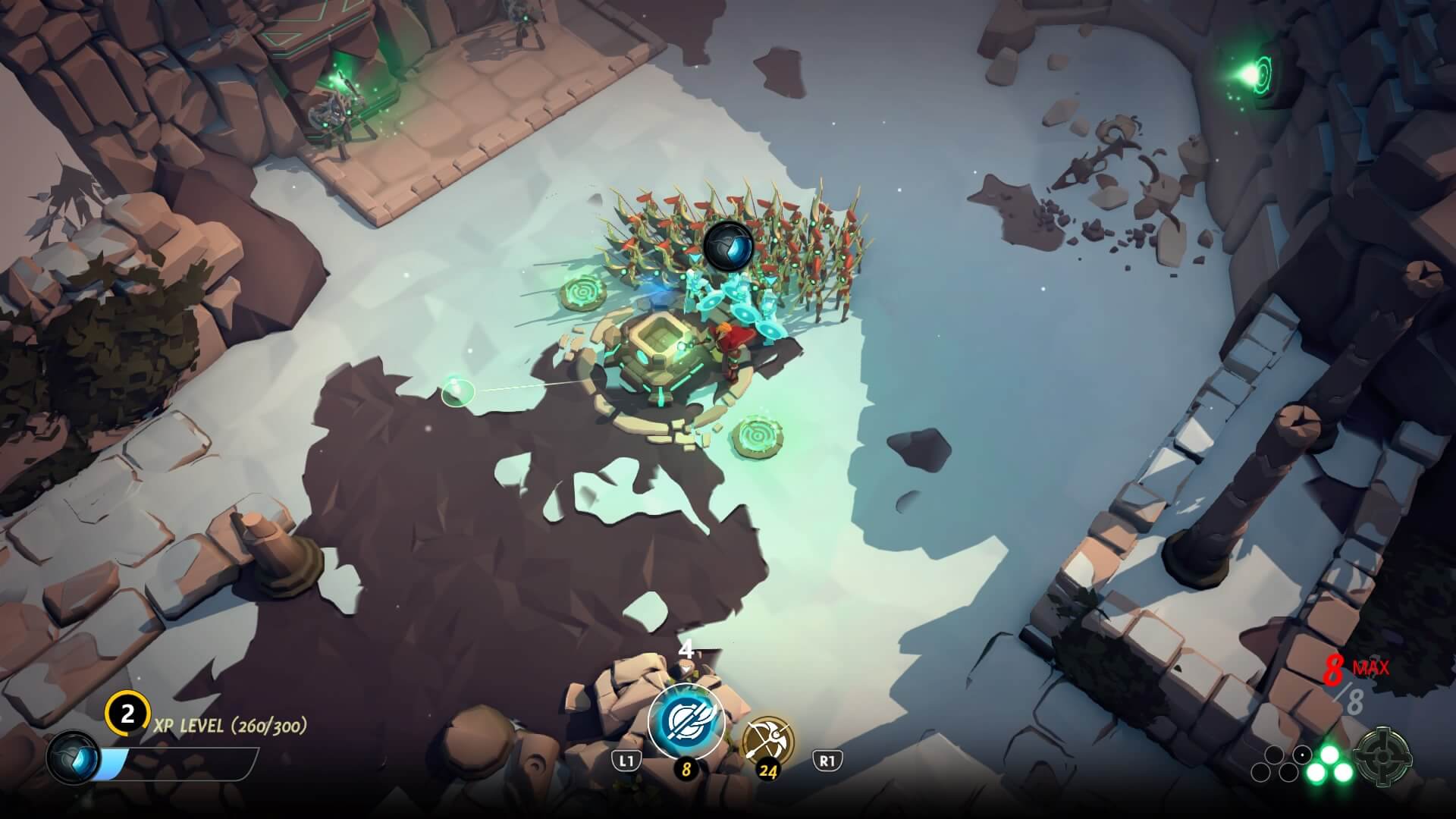The height and width of the screenshot is (819, 1456).
Task: Click the blue crystal orb beside the energy bar
Action: click(73, 758)
